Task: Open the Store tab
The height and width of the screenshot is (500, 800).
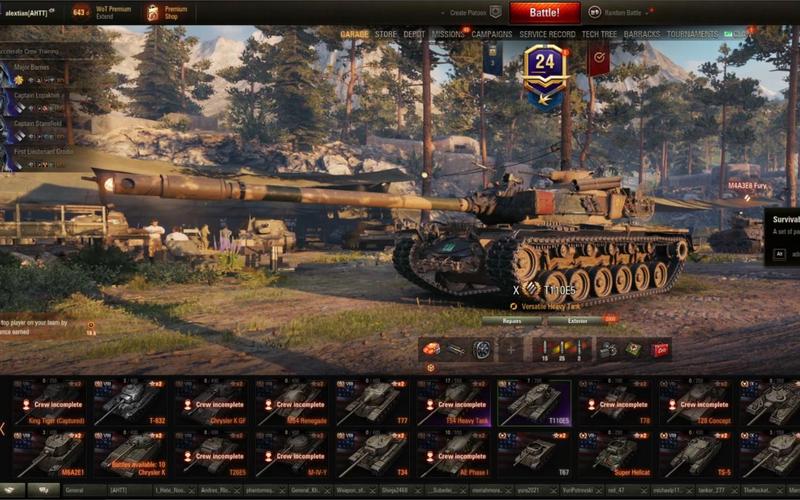Action: pos(385,34)
